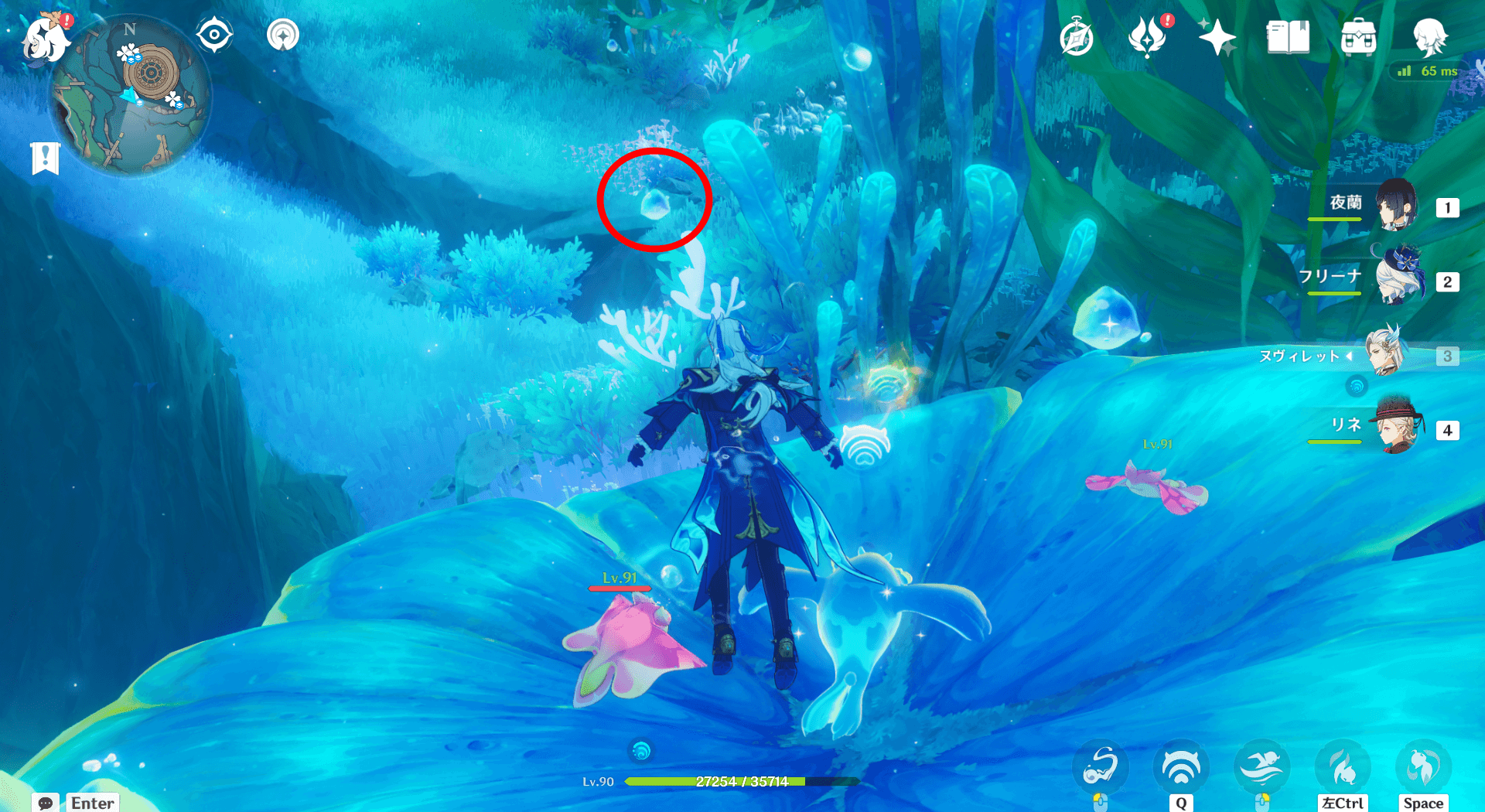The image size is (1485, 812).
Task: Click the eye-shaped tracking icon beside minimap
Action: click(x=213, y=34)
